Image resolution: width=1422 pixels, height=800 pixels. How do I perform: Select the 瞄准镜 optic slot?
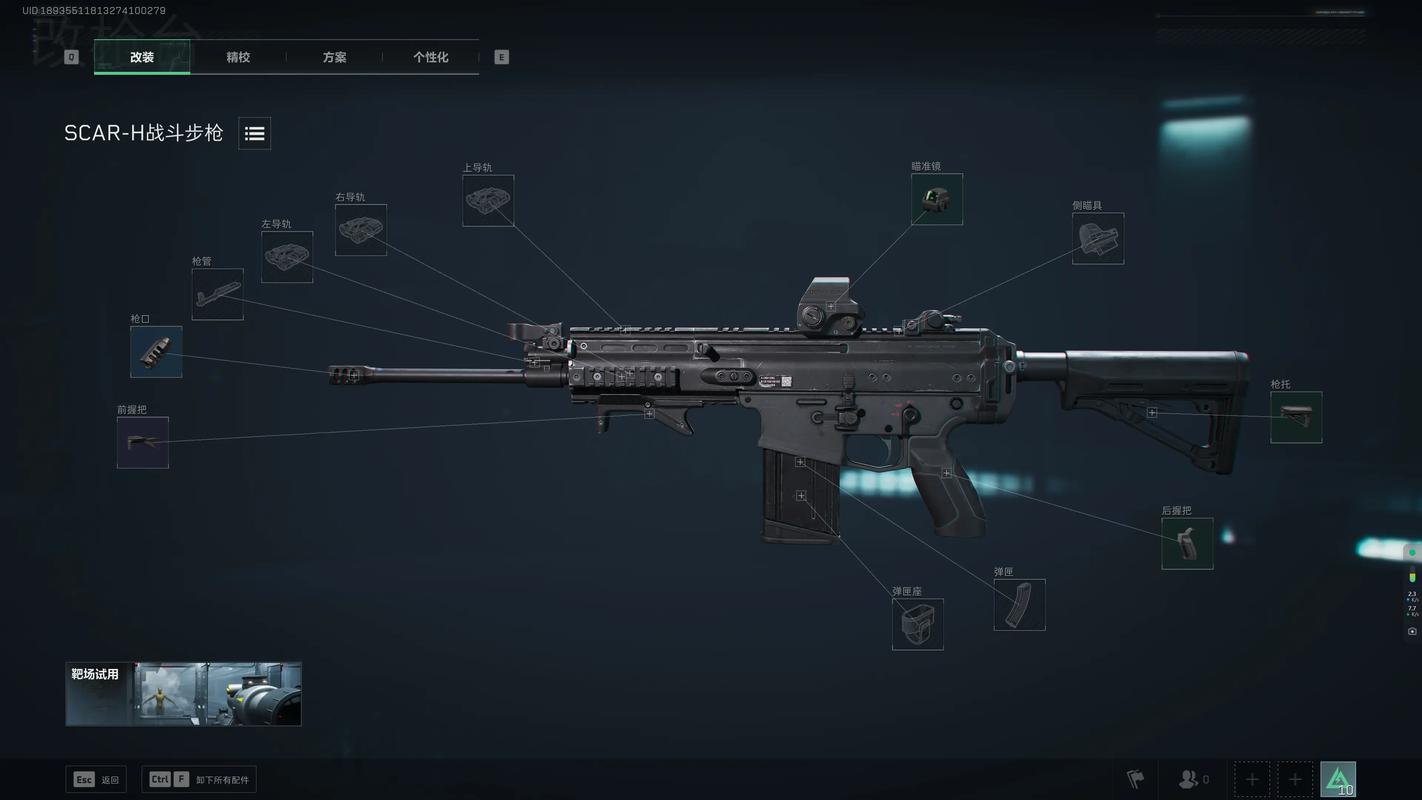(937, 199)
